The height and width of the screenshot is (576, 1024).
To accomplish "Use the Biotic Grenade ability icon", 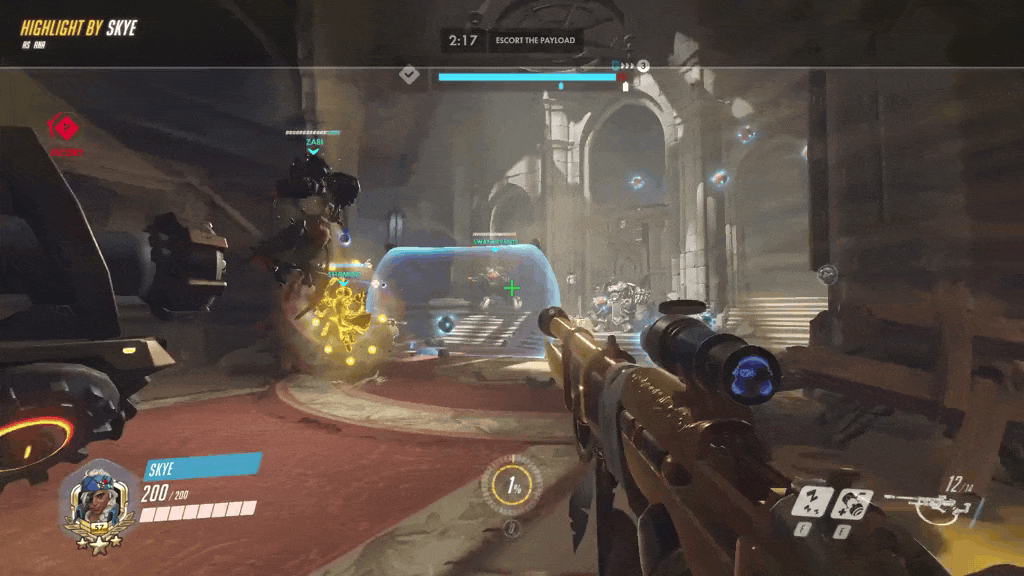I will tap(852, 500).
